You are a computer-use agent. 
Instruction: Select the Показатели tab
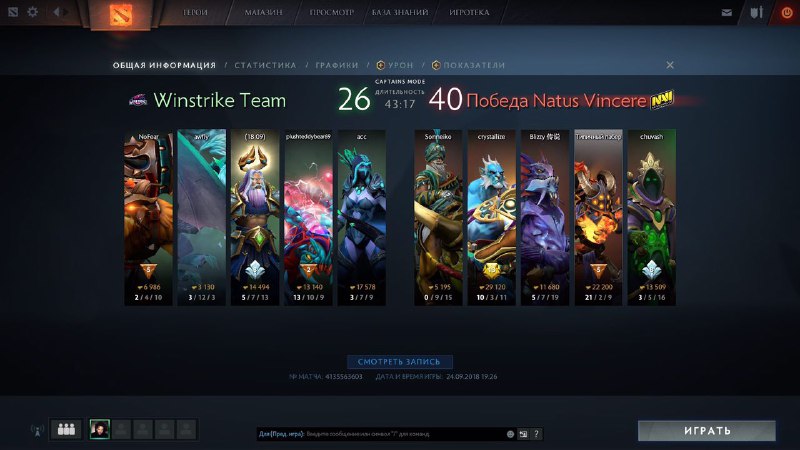[x=469, y=65]
